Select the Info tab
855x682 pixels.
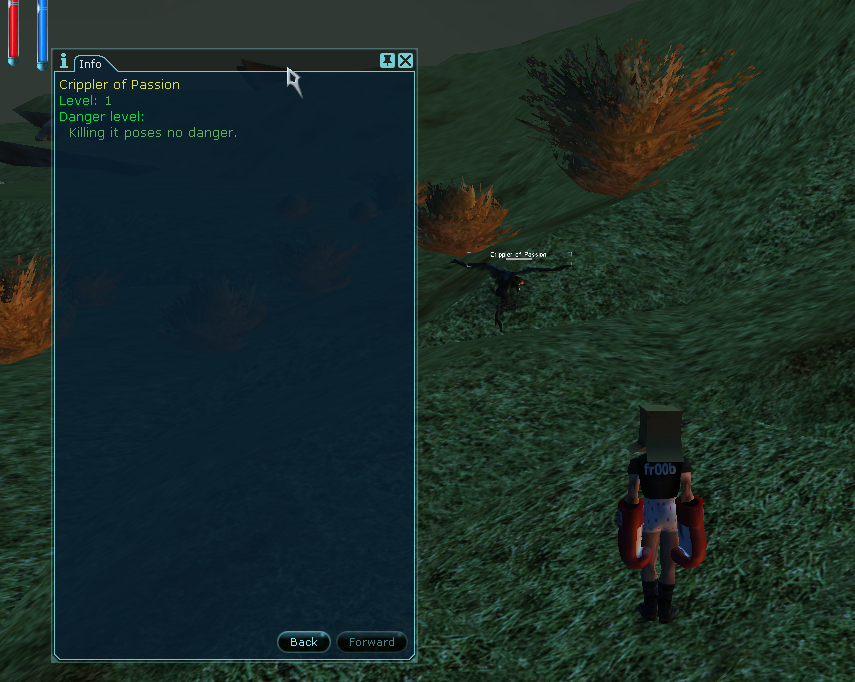pos(90,64)
